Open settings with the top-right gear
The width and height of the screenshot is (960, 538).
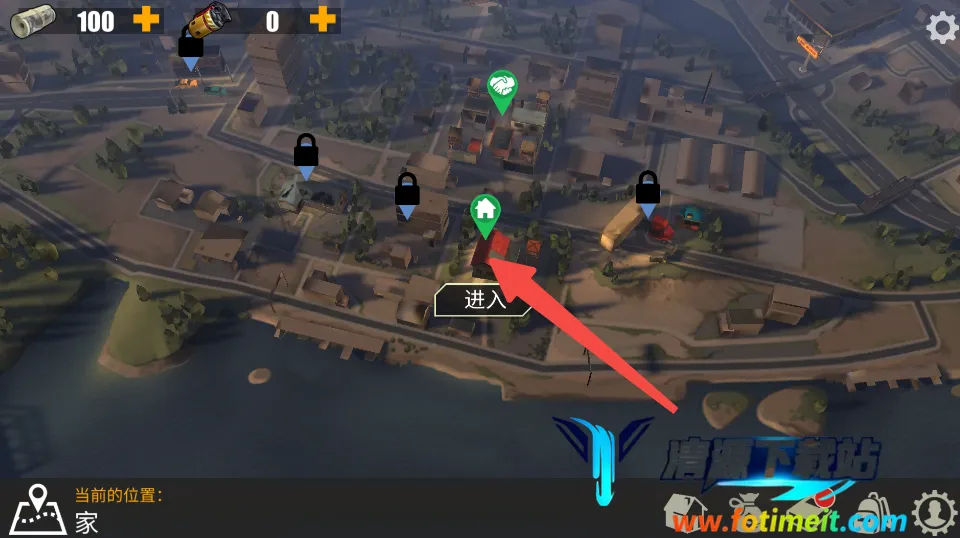(x=941, y=27)
